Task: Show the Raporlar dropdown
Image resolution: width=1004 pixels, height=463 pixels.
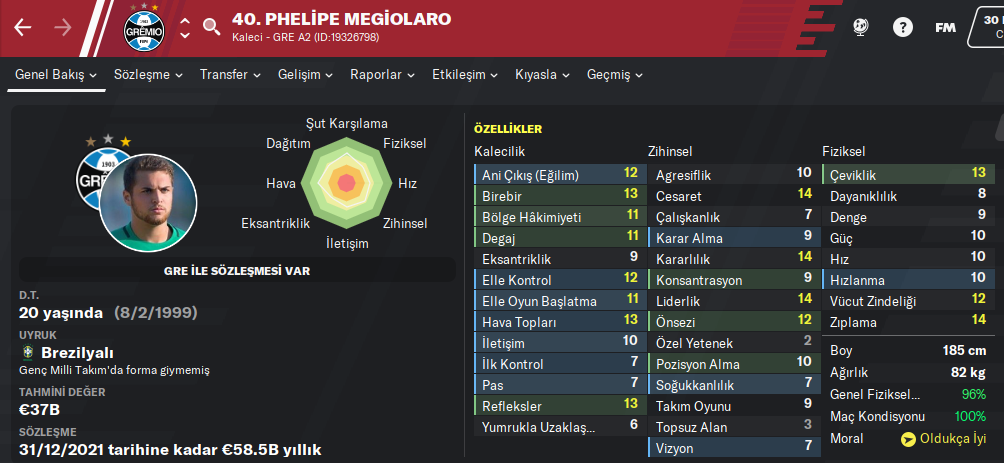Action: (383, 75)
